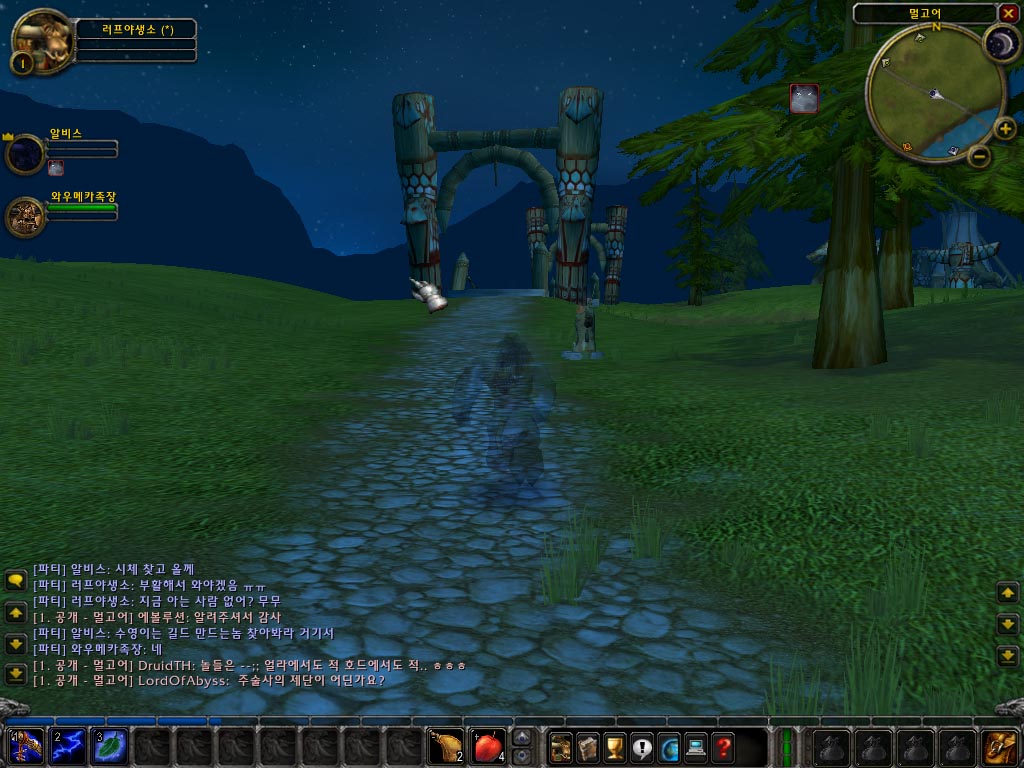Open the social micro button
The image size is (1024, 768).
coord(669,748)
